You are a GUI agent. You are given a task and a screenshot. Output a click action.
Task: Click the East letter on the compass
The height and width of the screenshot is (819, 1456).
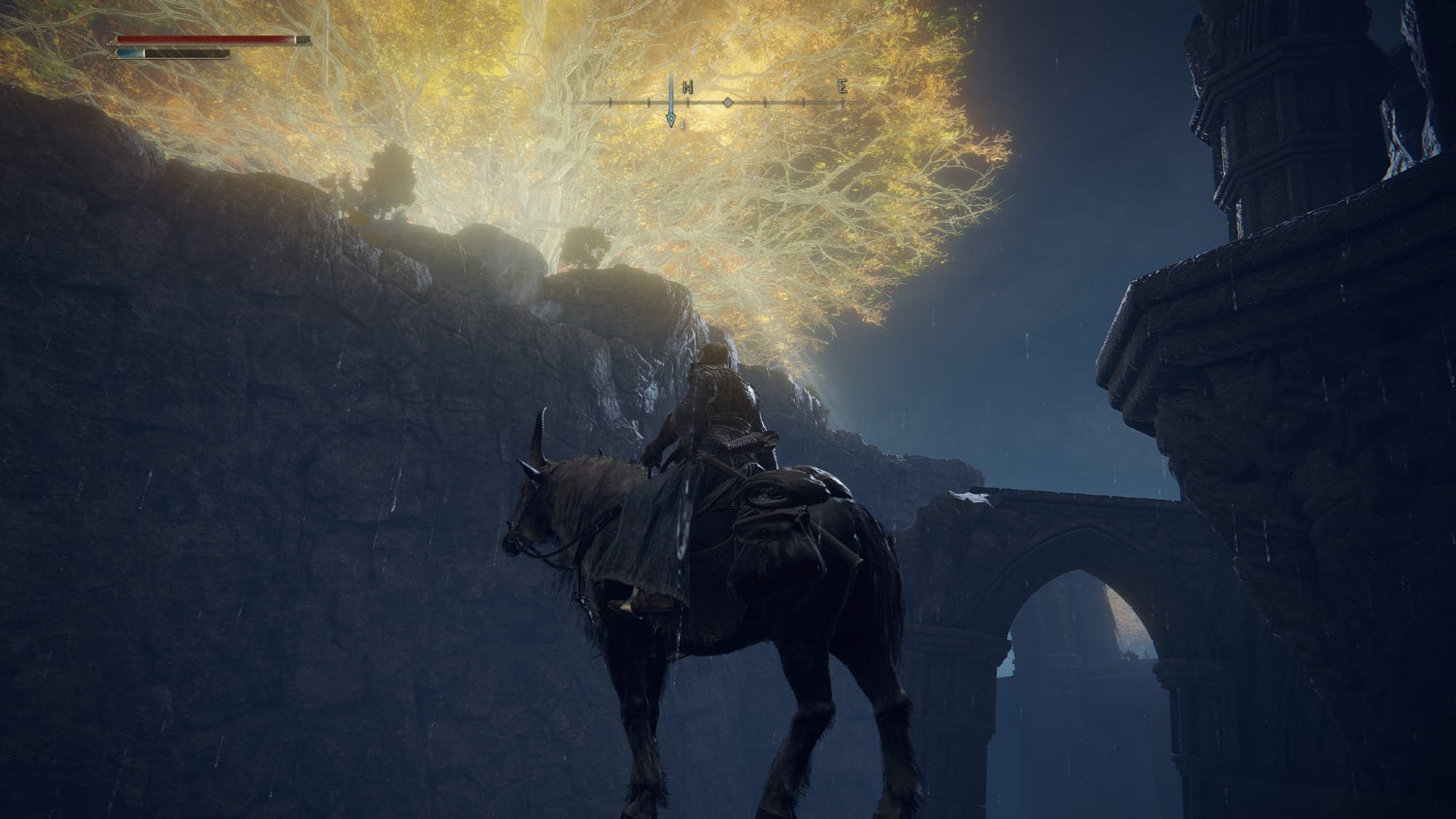842,87
